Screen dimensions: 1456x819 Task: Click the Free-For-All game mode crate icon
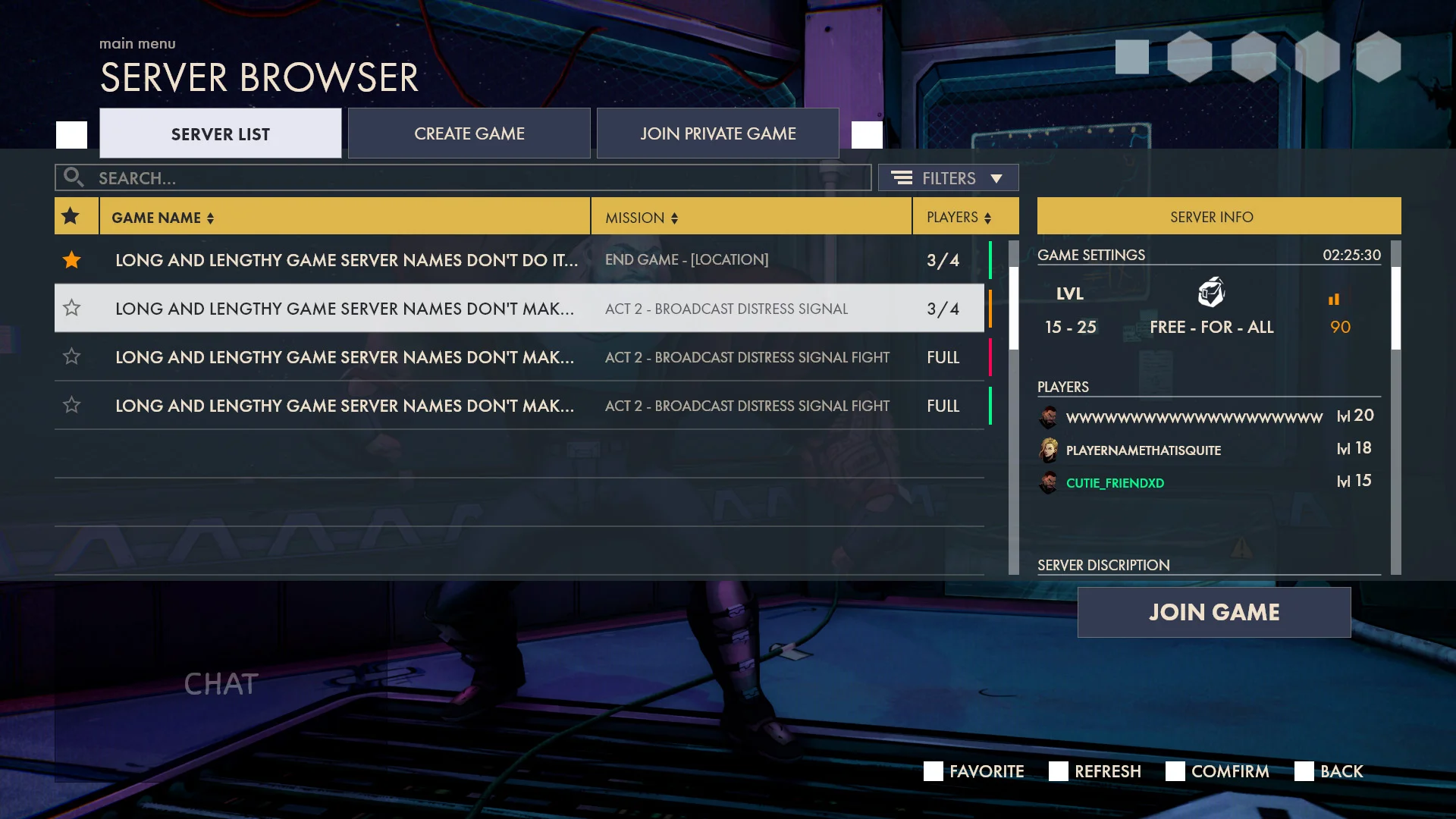1211,293
